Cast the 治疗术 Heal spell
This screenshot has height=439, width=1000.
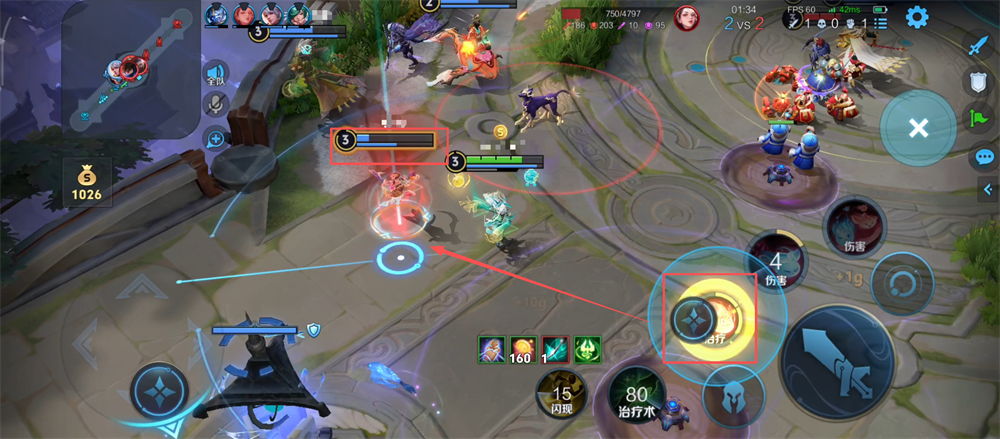[637, 397]
